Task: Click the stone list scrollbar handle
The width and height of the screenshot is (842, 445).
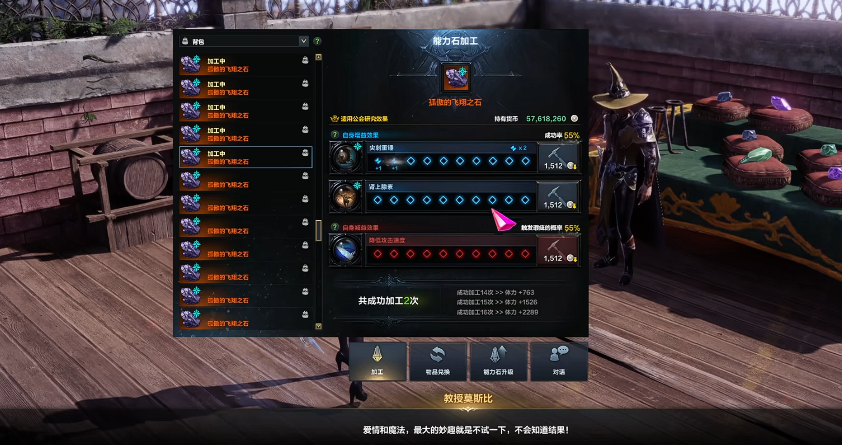Action: point(319,230)
